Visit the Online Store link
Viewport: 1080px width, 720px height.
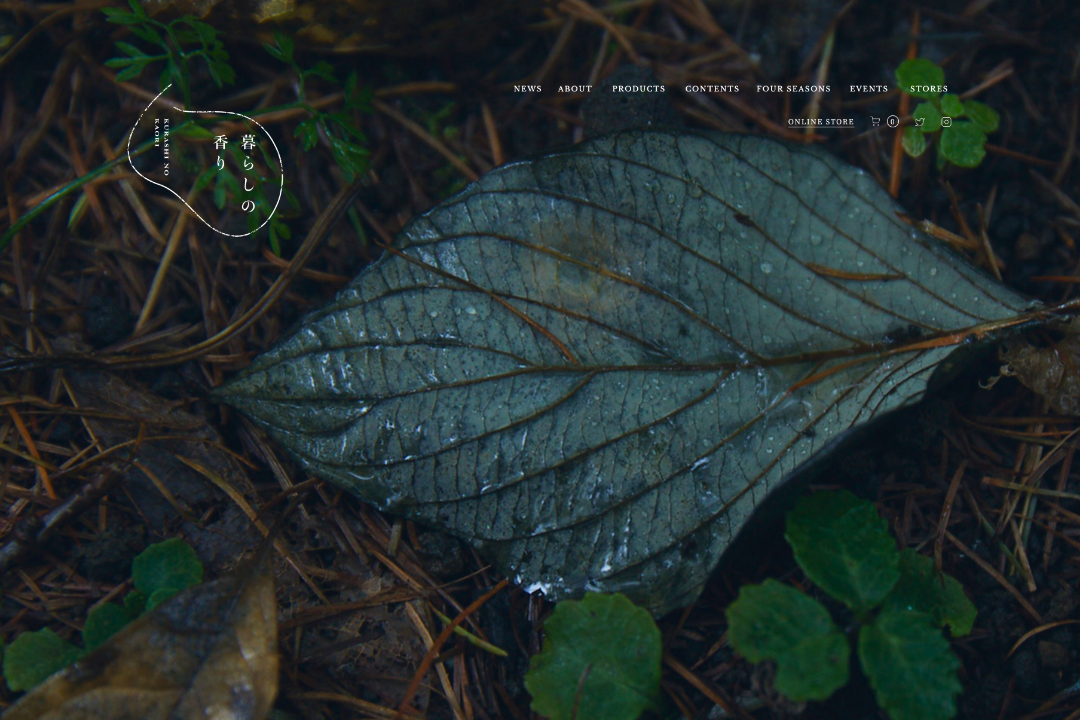[x=821, y=122]
